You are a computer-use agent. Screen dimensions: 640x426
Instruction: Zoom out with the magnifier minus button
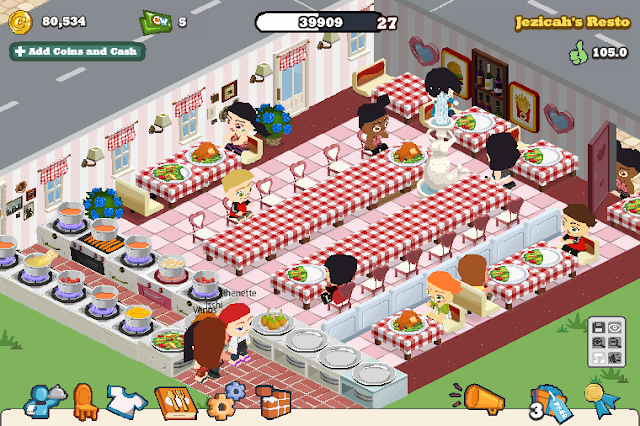click(x=614, y=343)
